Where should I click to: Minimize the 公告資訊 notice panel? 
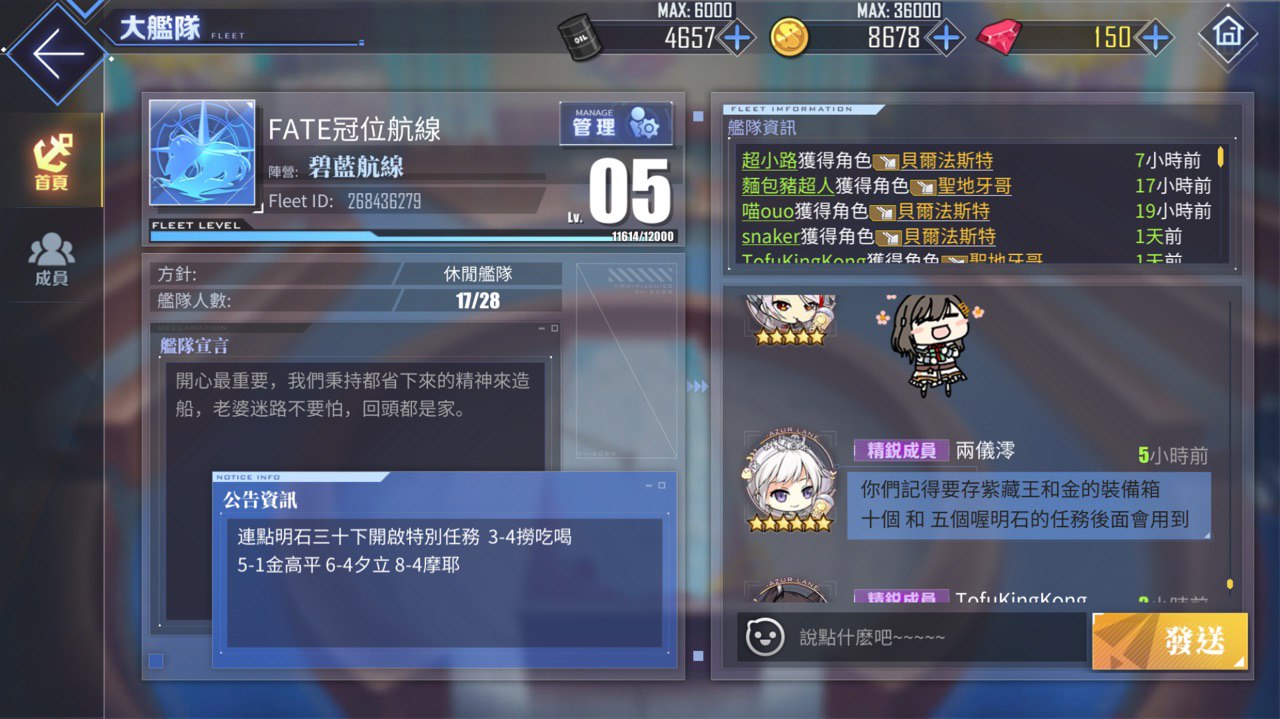(x=647, y=485)
